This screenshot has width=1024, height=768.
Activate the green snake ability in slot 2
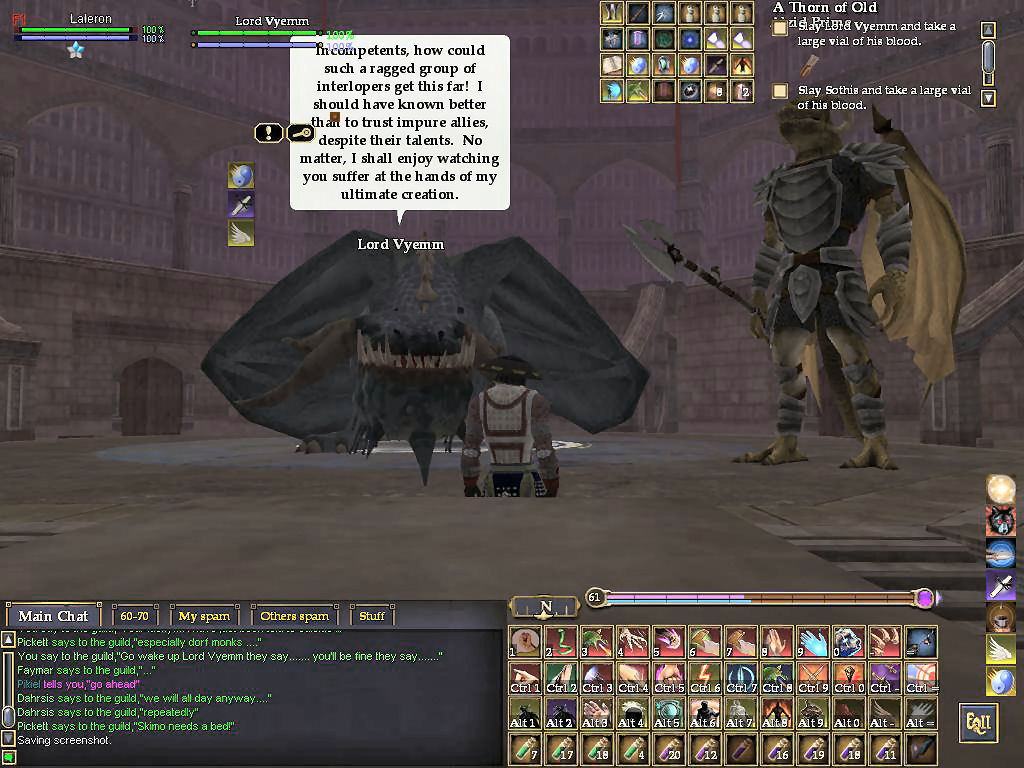click(x=561, y=643)
